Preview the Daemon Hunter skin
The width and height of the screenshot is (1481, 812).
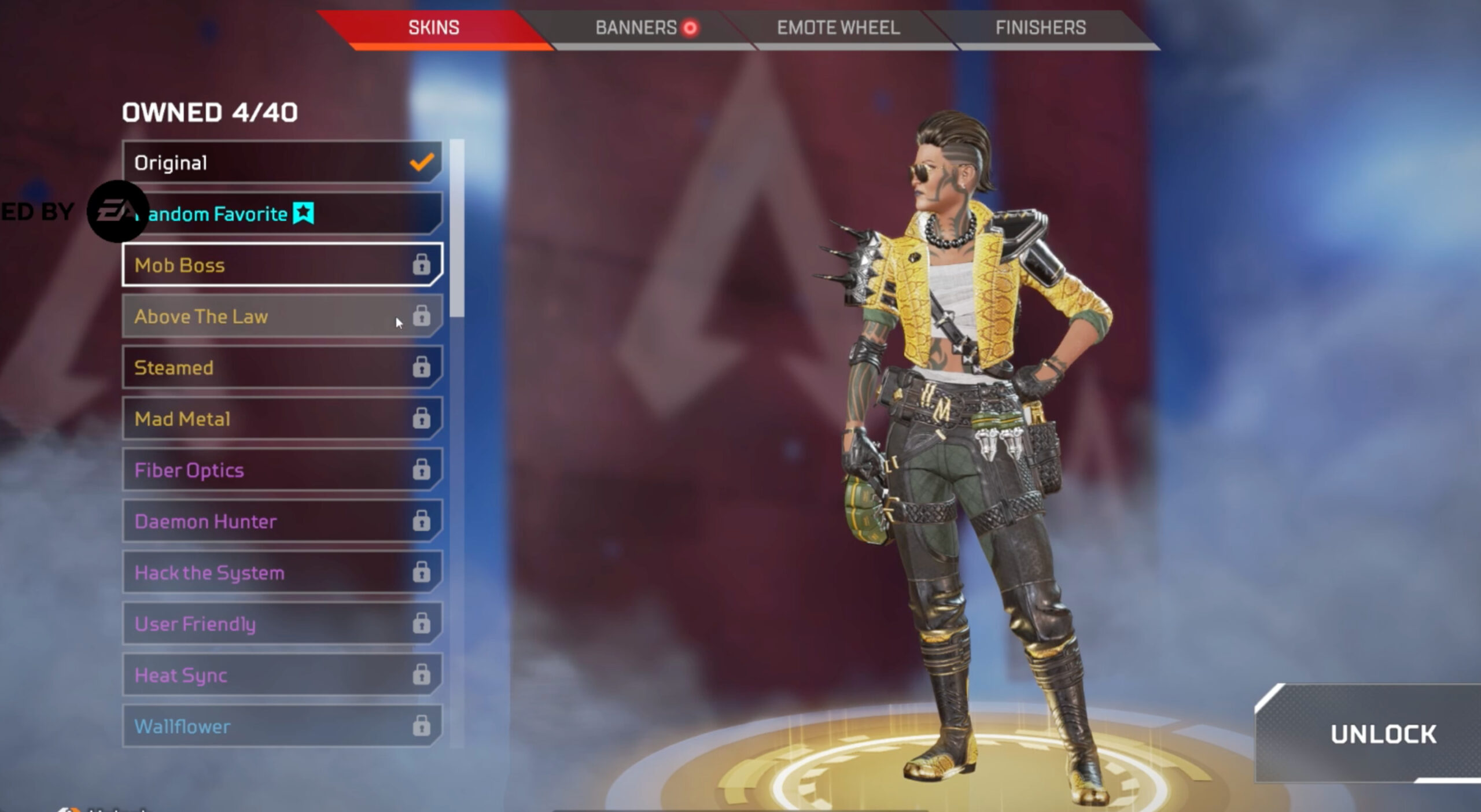click(282, 521)
